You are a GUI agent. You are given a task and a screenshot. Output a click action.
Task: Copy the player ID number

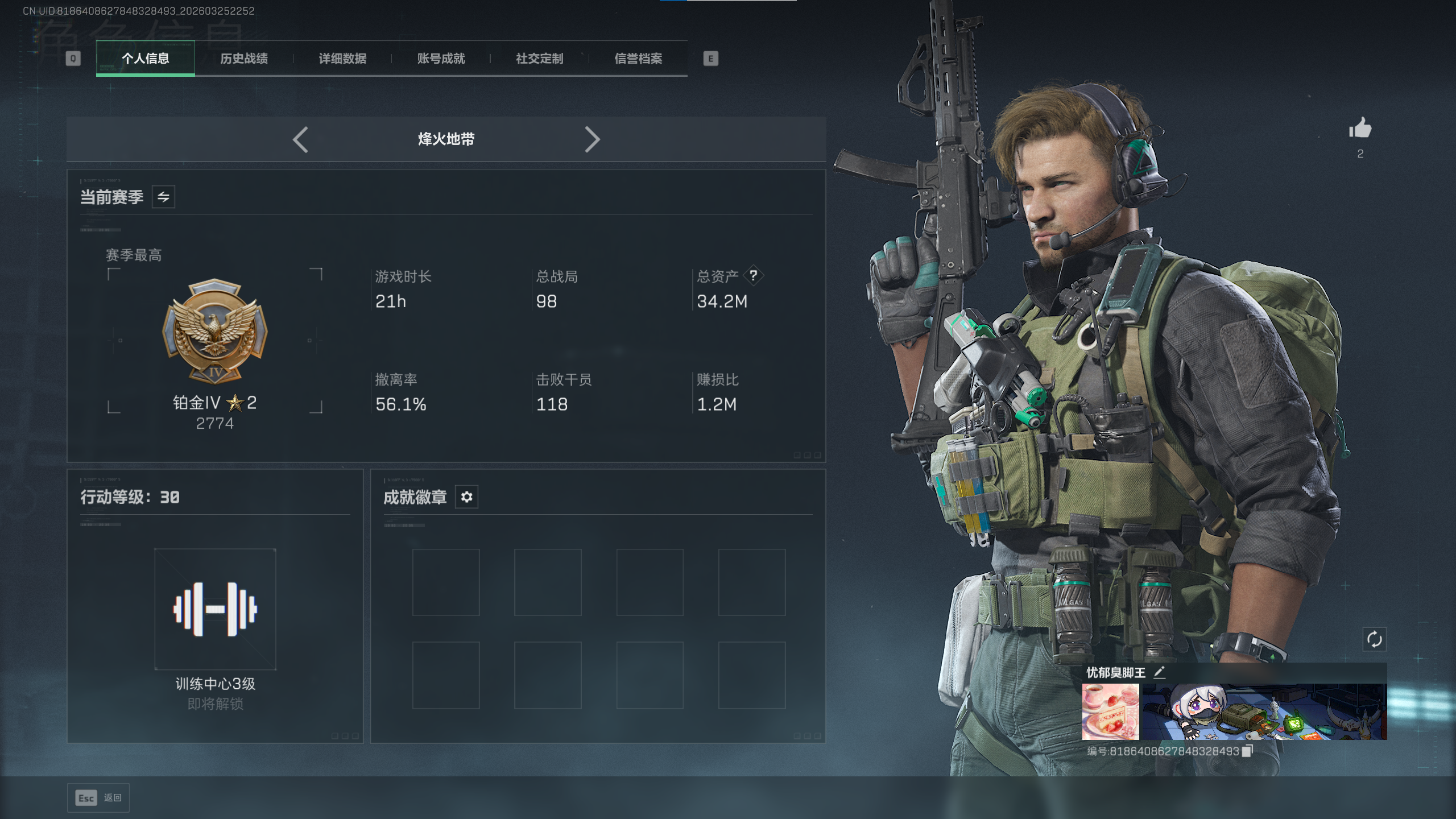(1247, 751)
